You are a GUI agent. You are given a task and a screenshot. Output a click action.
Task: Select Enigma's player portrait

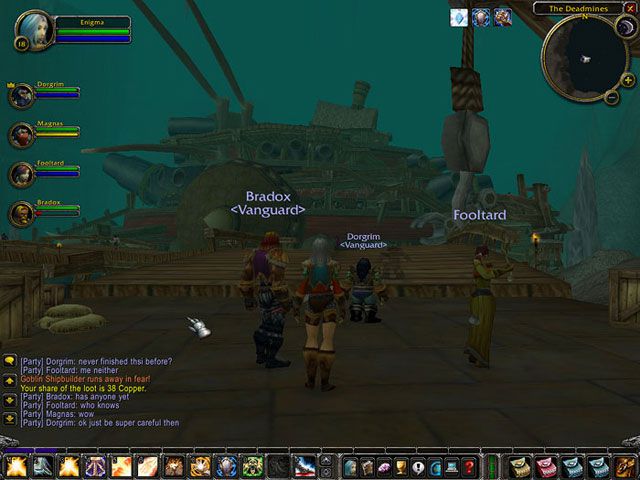(36, 29)
